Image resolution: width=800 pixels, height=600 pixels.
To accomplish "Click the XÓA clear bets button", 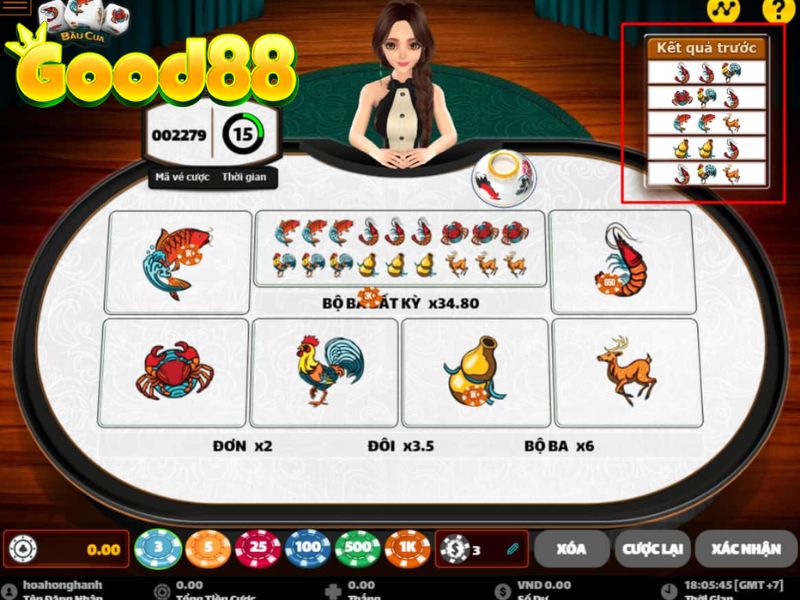I will 571,548.
